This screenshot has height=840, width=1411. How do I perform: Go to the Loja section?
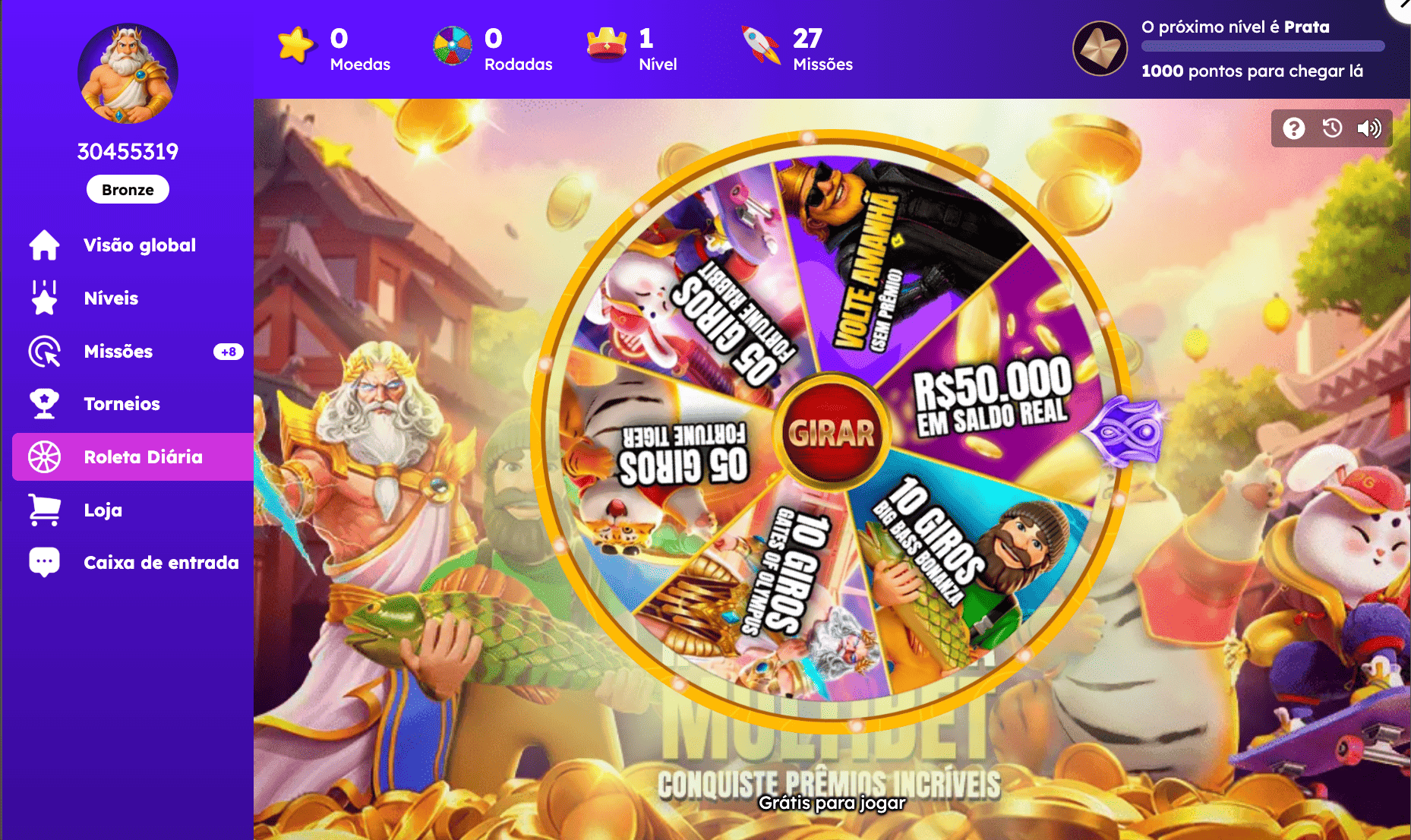click(x=103, y=510)
